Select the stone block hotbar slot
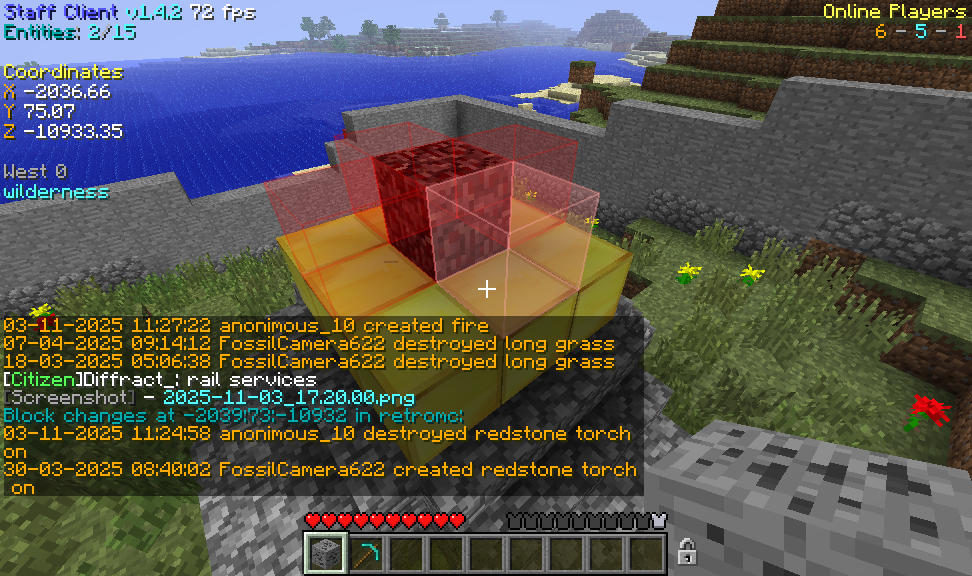Screen dimensions: 972x576 point(326,553)
